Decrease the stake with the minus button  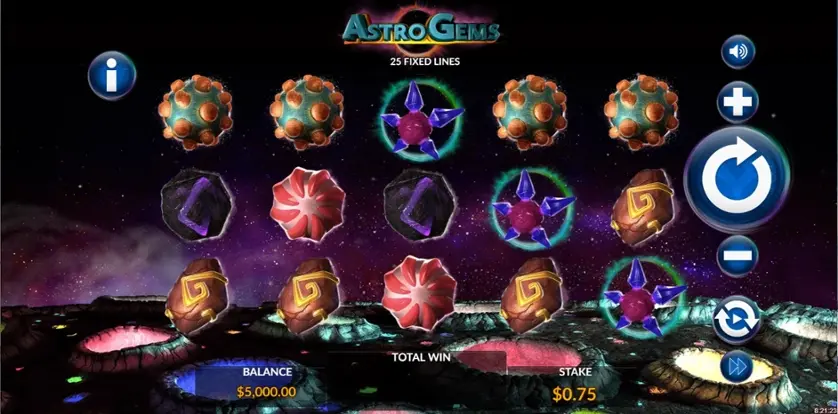pyautogui.click(x=738, y=257)
